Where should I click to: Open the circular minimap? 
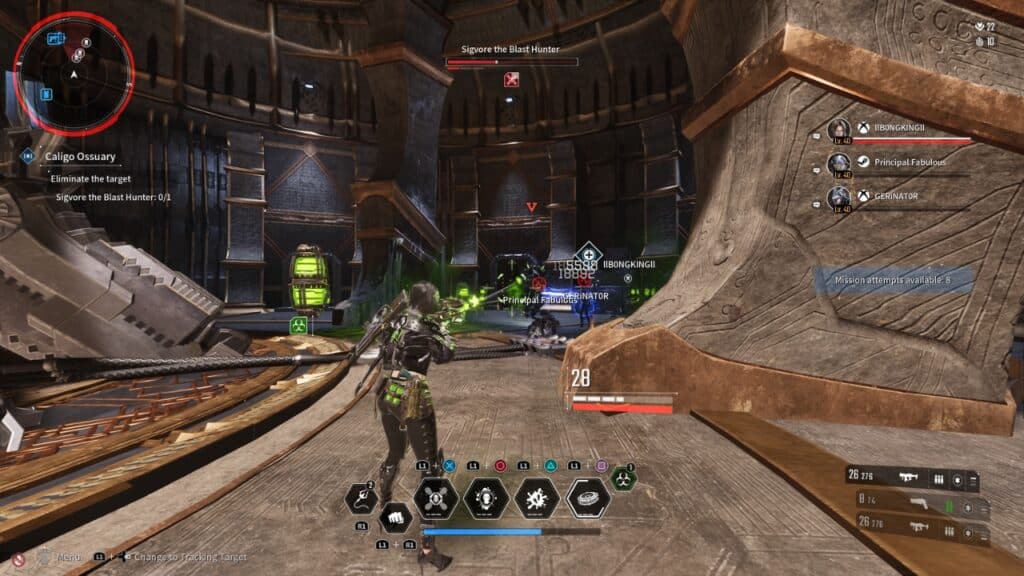tap(73, 72)
